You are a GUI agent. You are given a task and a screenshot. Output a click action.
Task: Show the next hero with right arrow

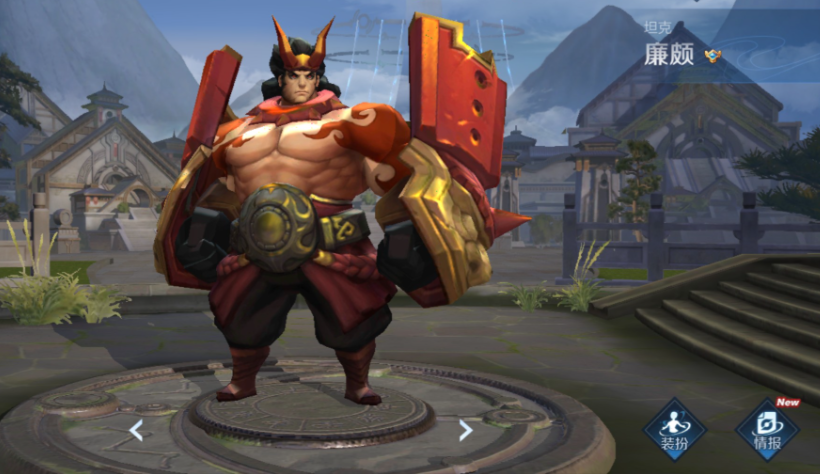click(465, 430)
